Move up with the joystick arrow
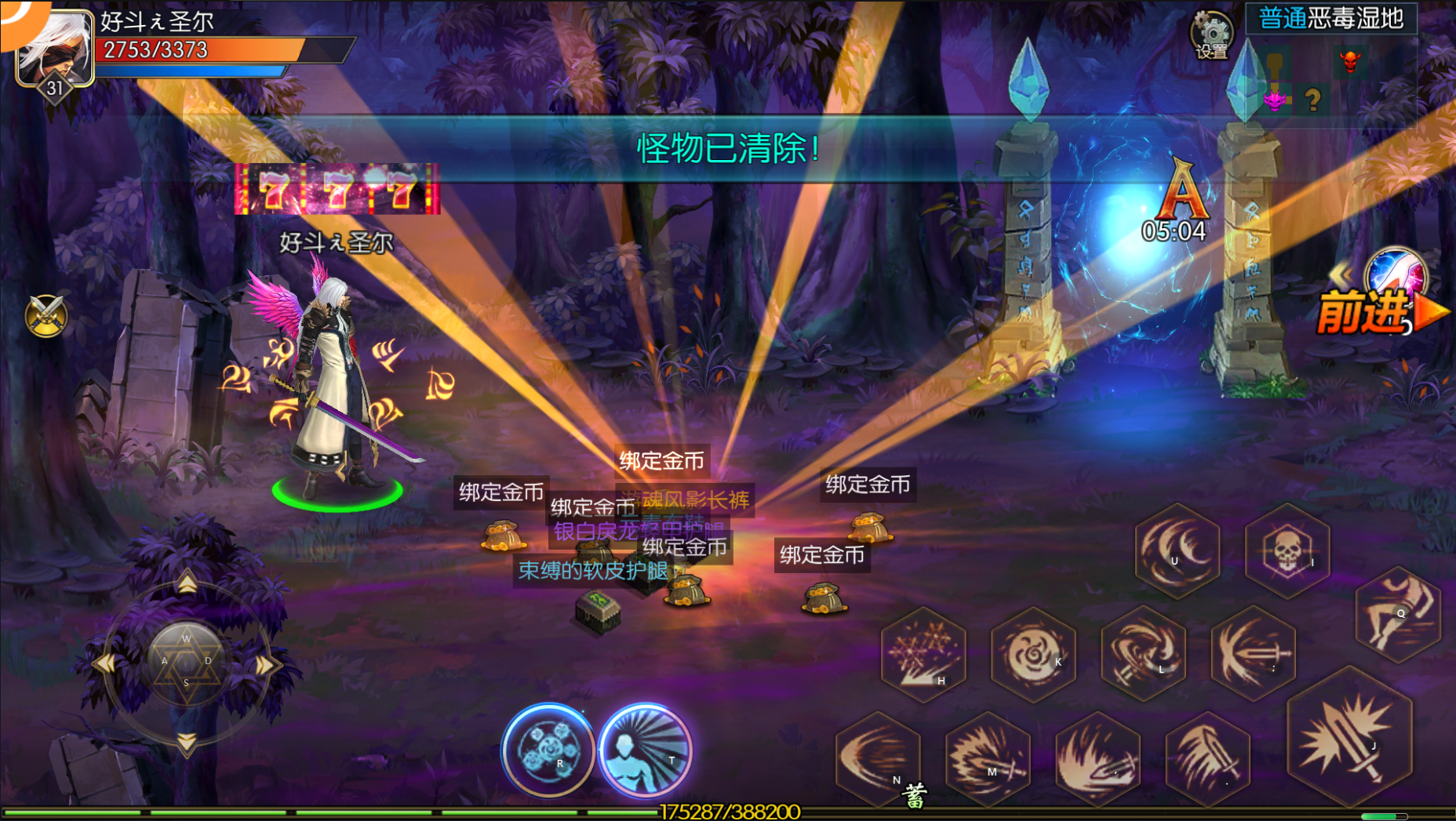The image size is (1456, 821). tap(187, 583)
